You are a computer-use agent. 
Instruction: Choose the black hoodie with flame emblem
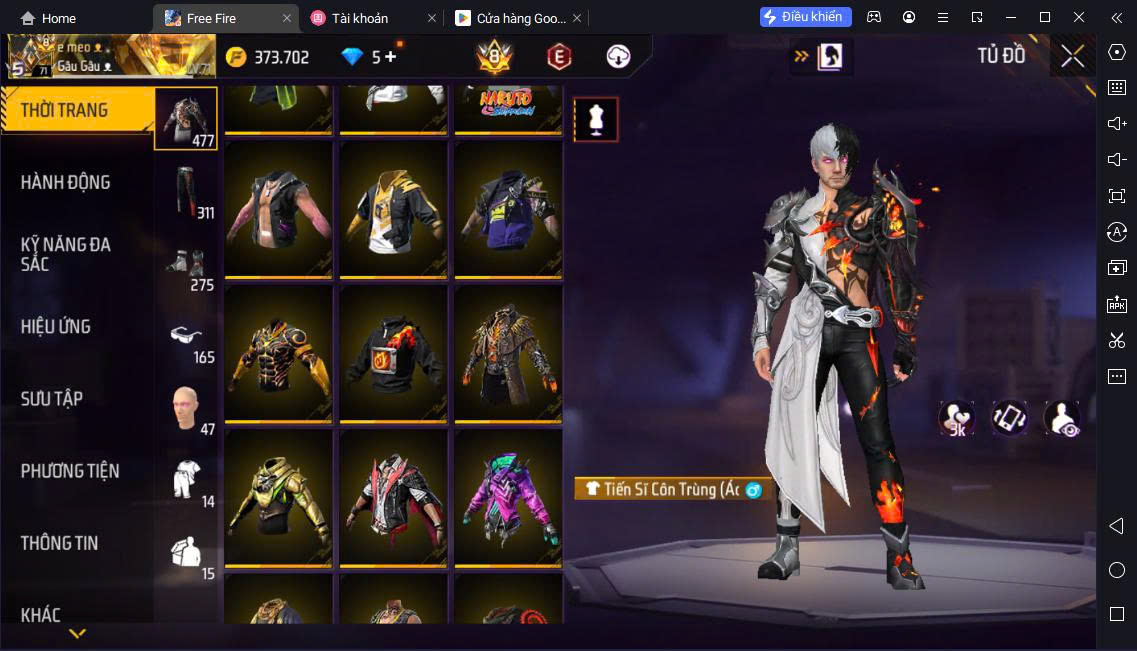391,354
